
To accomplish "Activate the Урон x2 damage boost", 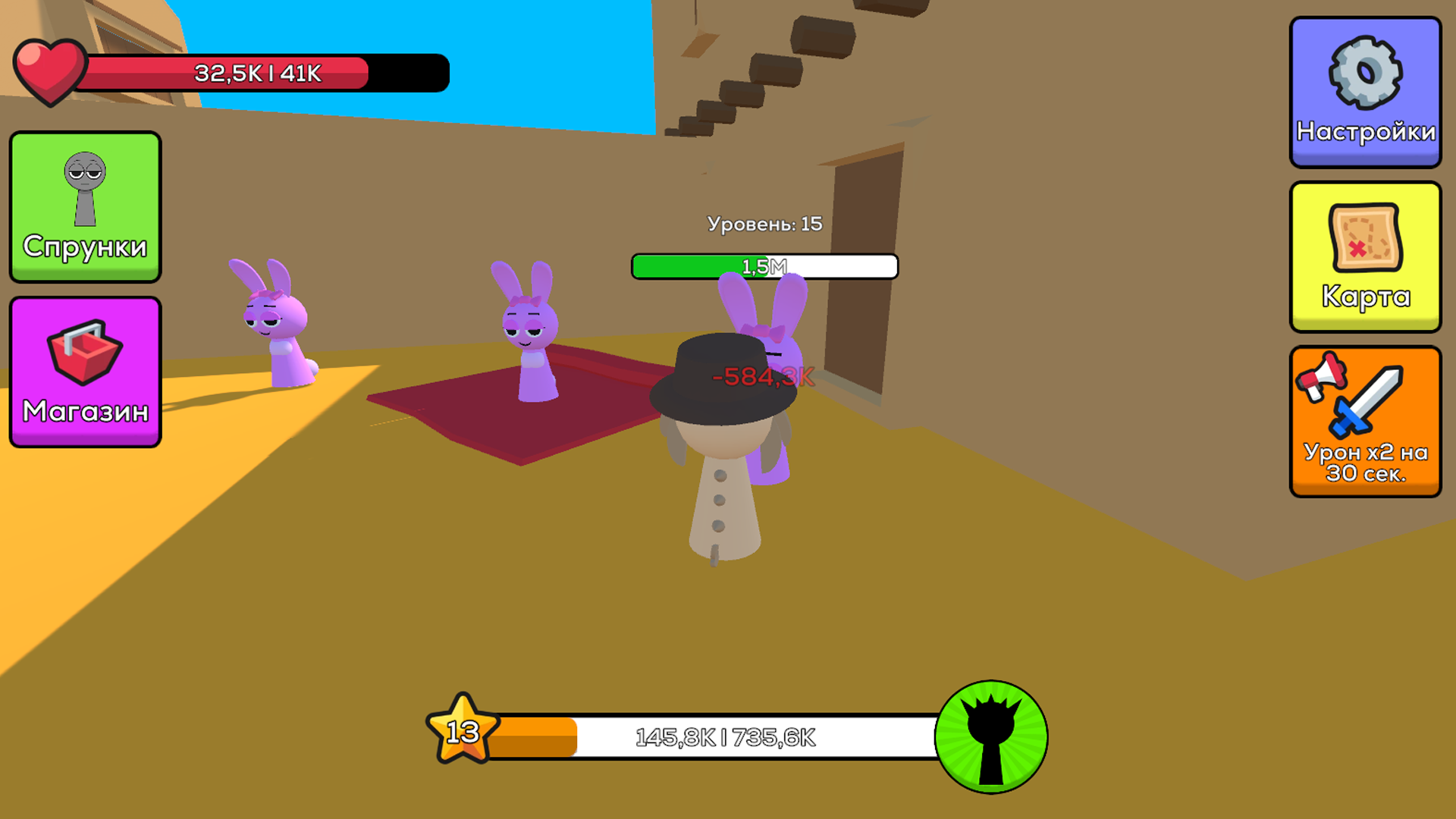I will coord(1364,421).
